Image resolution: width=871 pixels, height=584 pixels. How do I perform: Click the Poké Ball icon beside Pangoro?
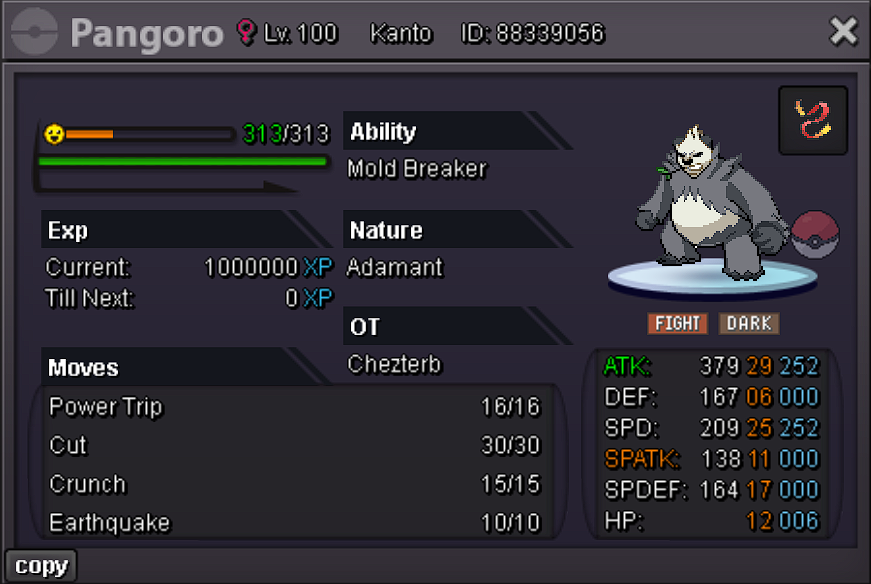coord(815,235)
